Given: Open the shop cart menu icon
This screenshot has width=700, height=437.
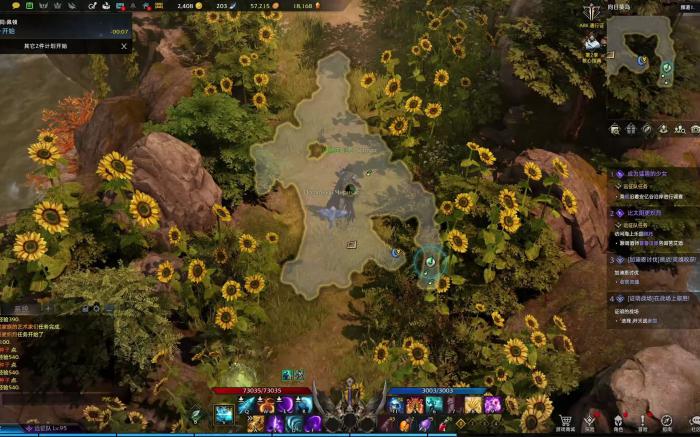Looking at the screenshot, I should (x=565, y=421).
